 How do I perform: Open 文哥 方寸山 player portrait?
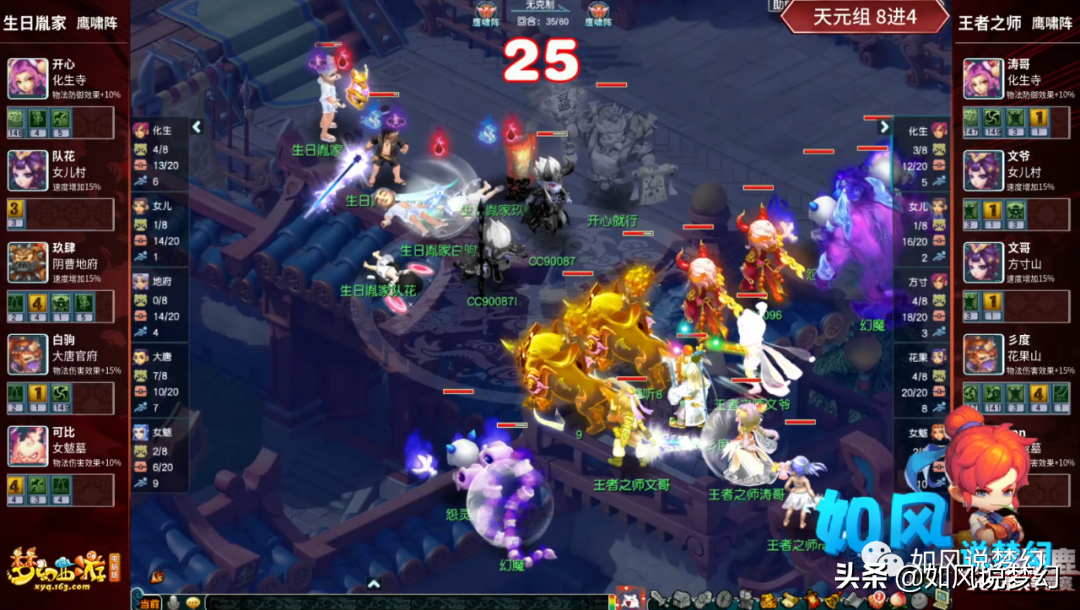pyautogui.click(x=983, y=263)
